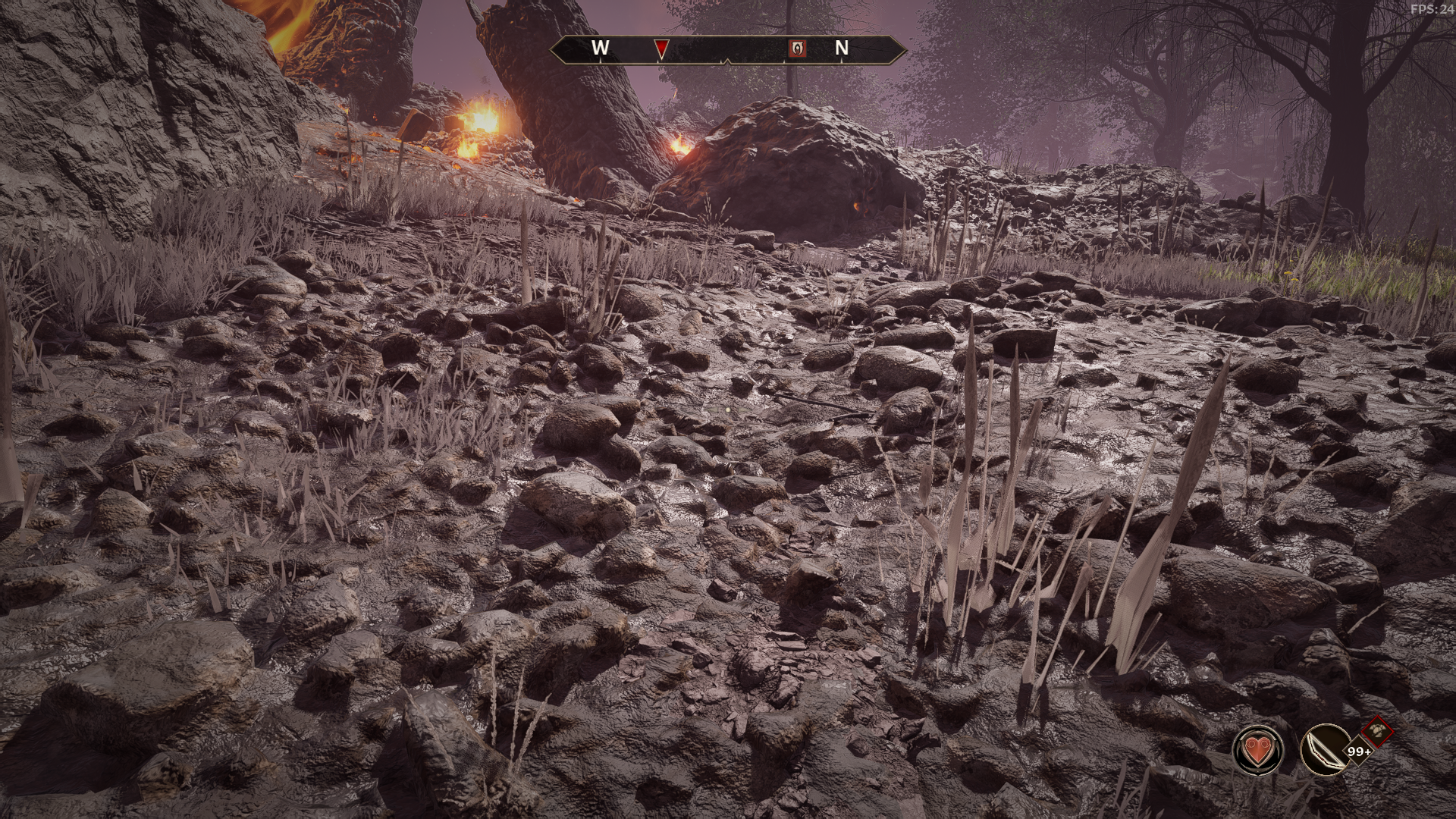This screenshot has width=1456, height=819.
Task: Select the Oblivion gate marker on the compass
Action: [x=798, y=49]
